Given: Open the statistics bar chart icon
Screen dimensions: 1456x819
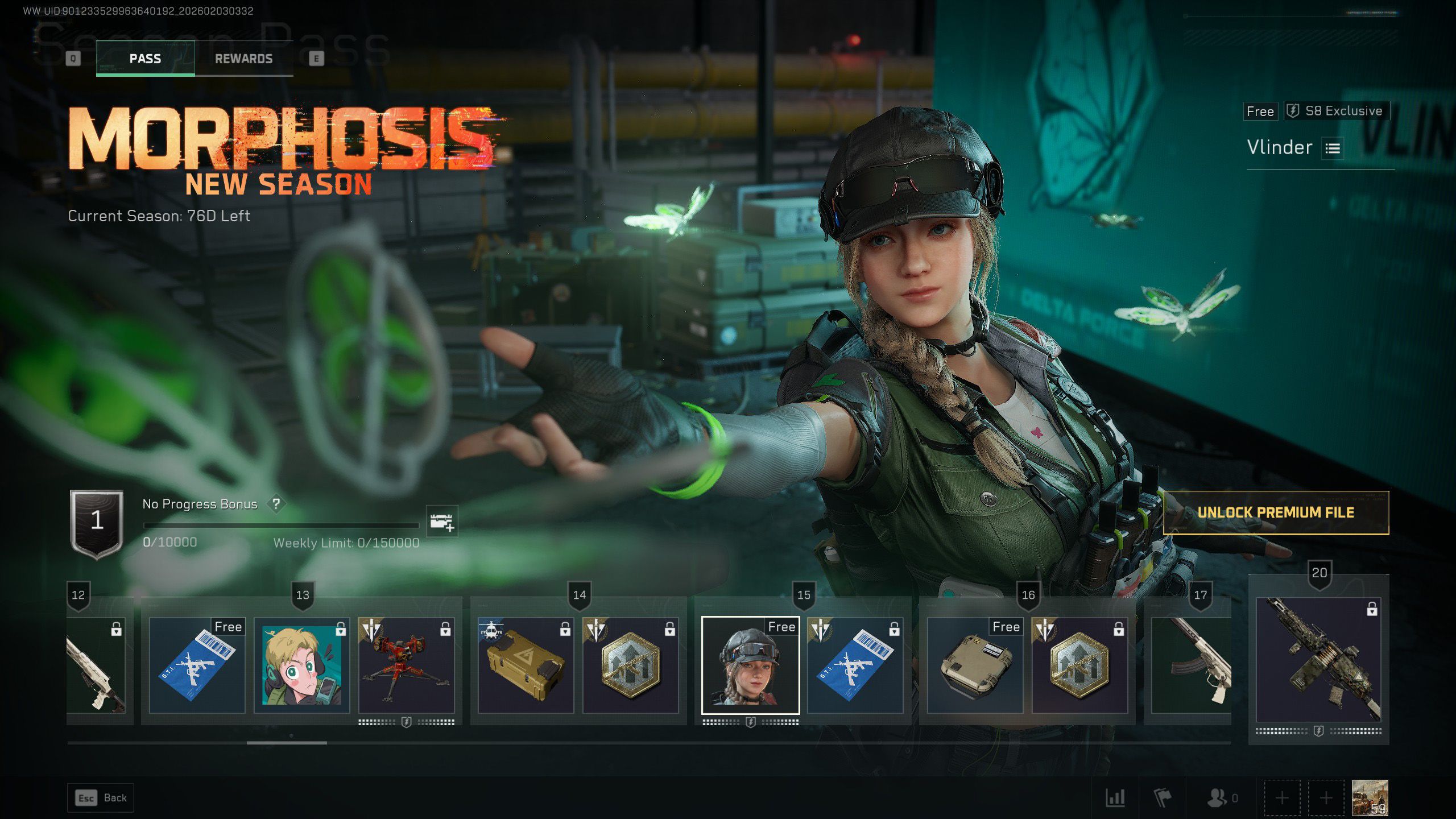Looking at the screenshot, I should 1115,798.
